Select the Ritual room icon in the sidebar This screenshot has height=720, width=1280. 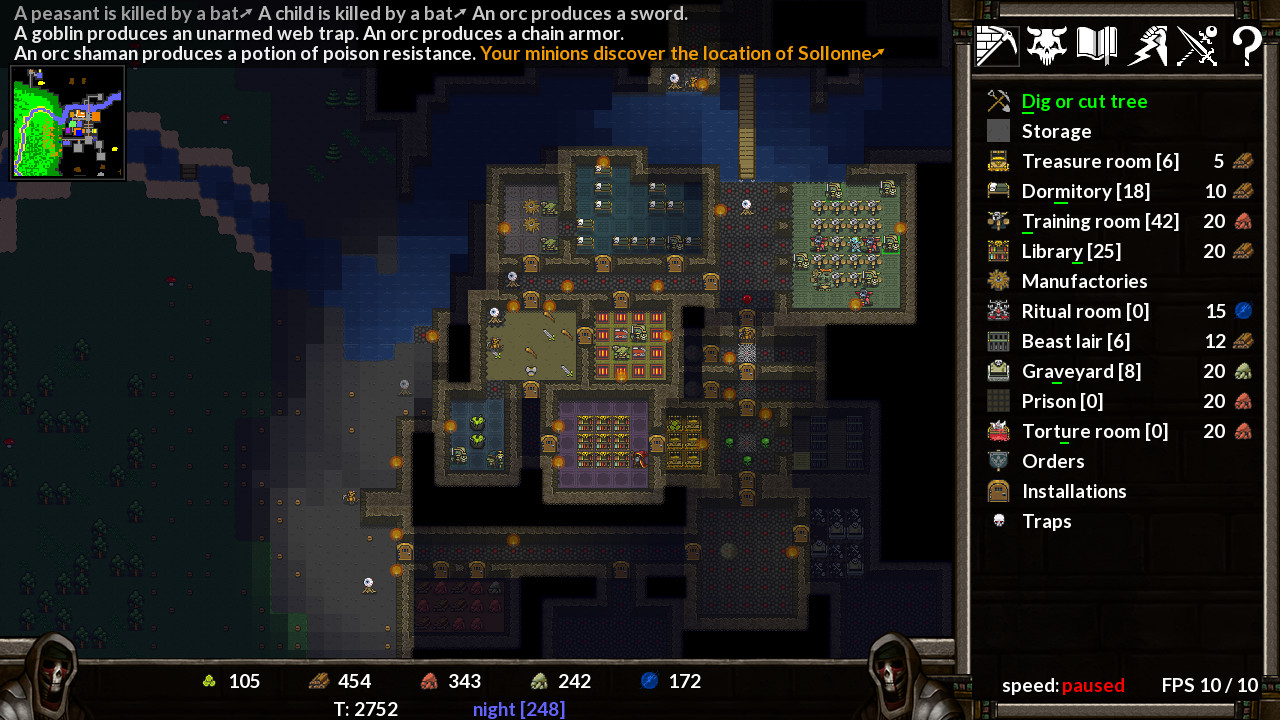997,311
